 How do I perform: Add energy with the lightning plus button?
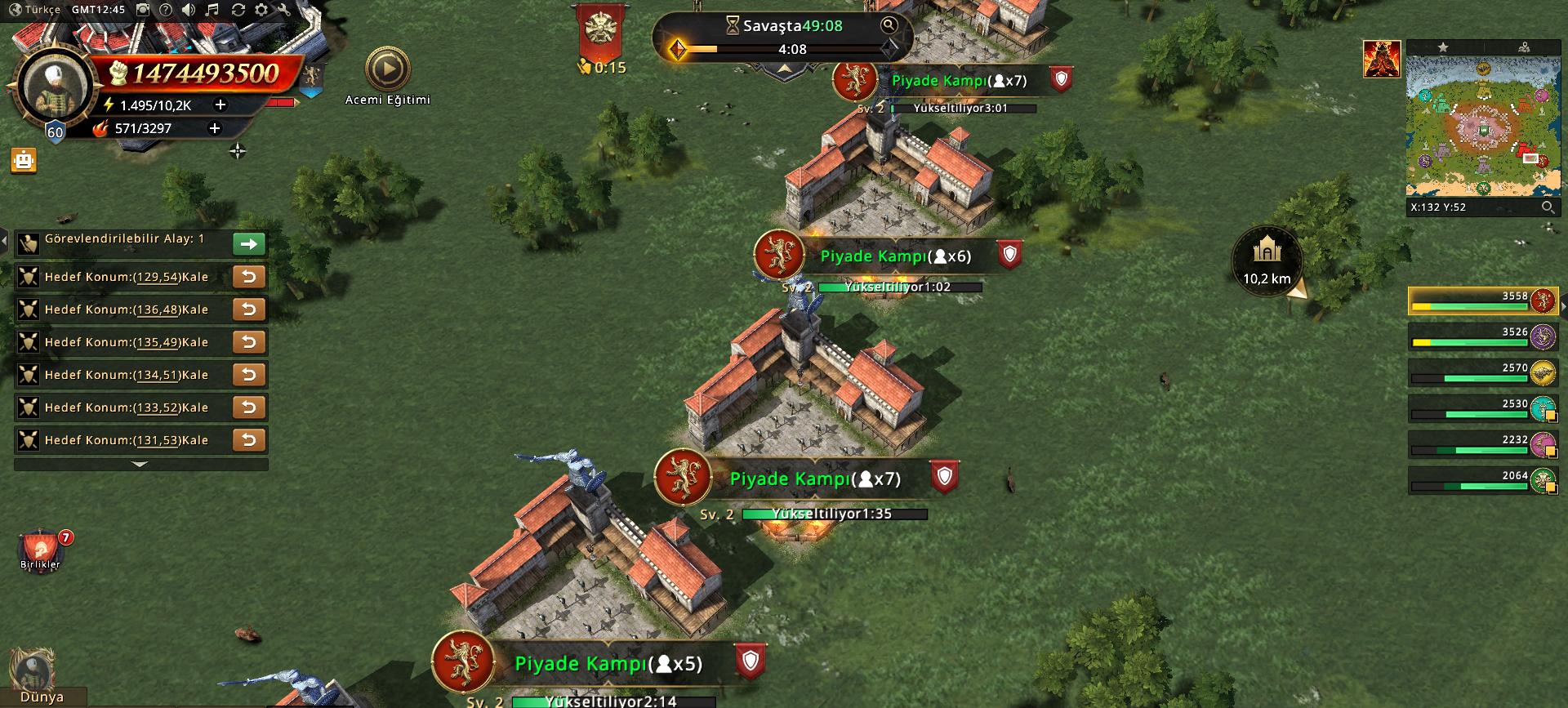pyautogui.click(x=220, y=105)
